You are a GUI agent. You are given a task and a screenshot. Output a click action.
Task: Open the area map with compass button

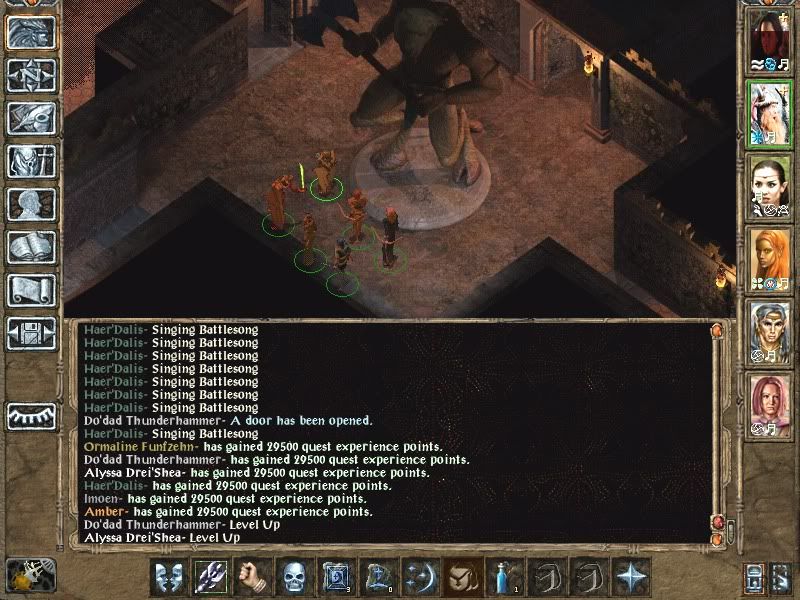click(31, 75)
